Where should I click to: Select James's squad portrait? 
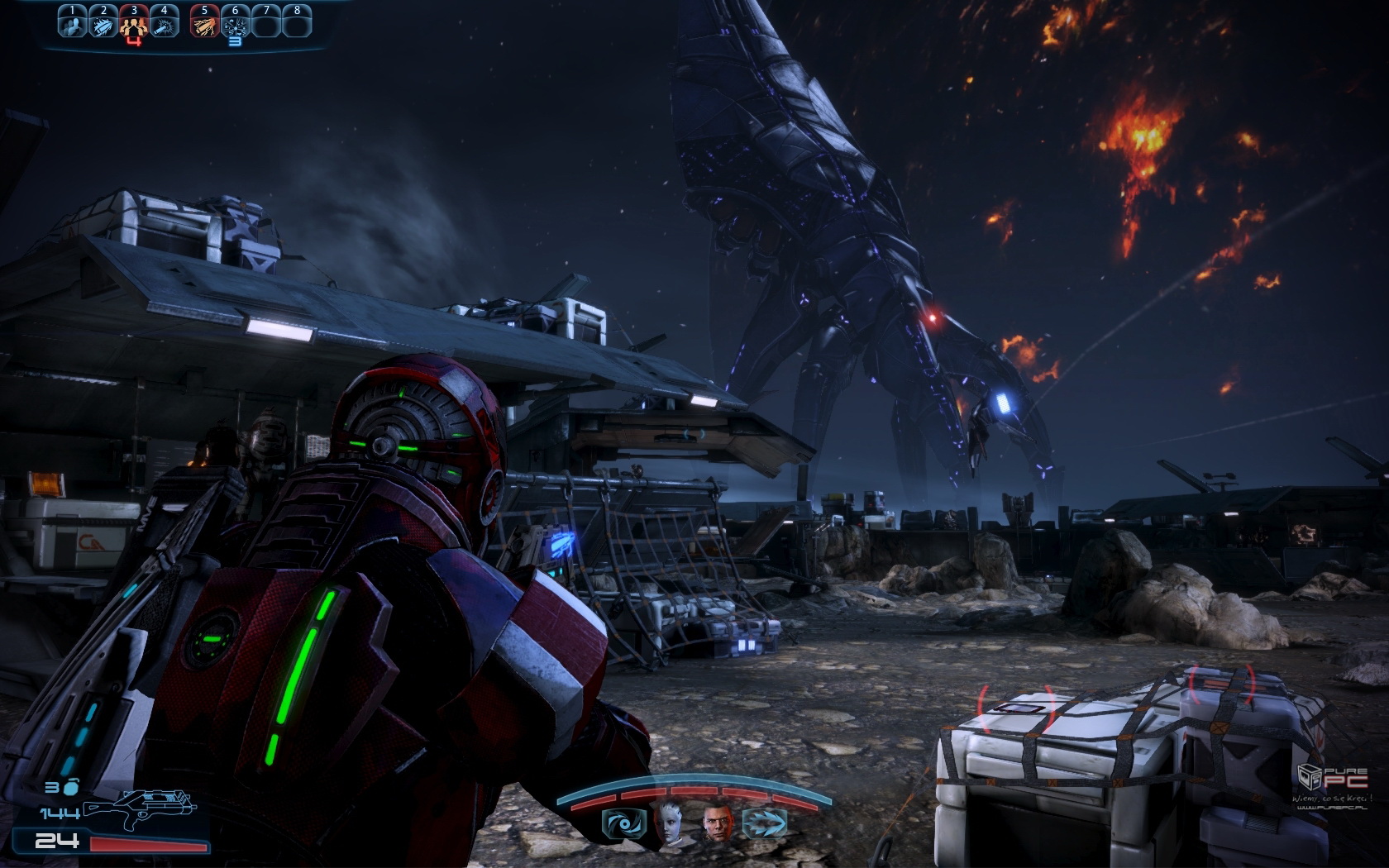(x=718, y=823)
